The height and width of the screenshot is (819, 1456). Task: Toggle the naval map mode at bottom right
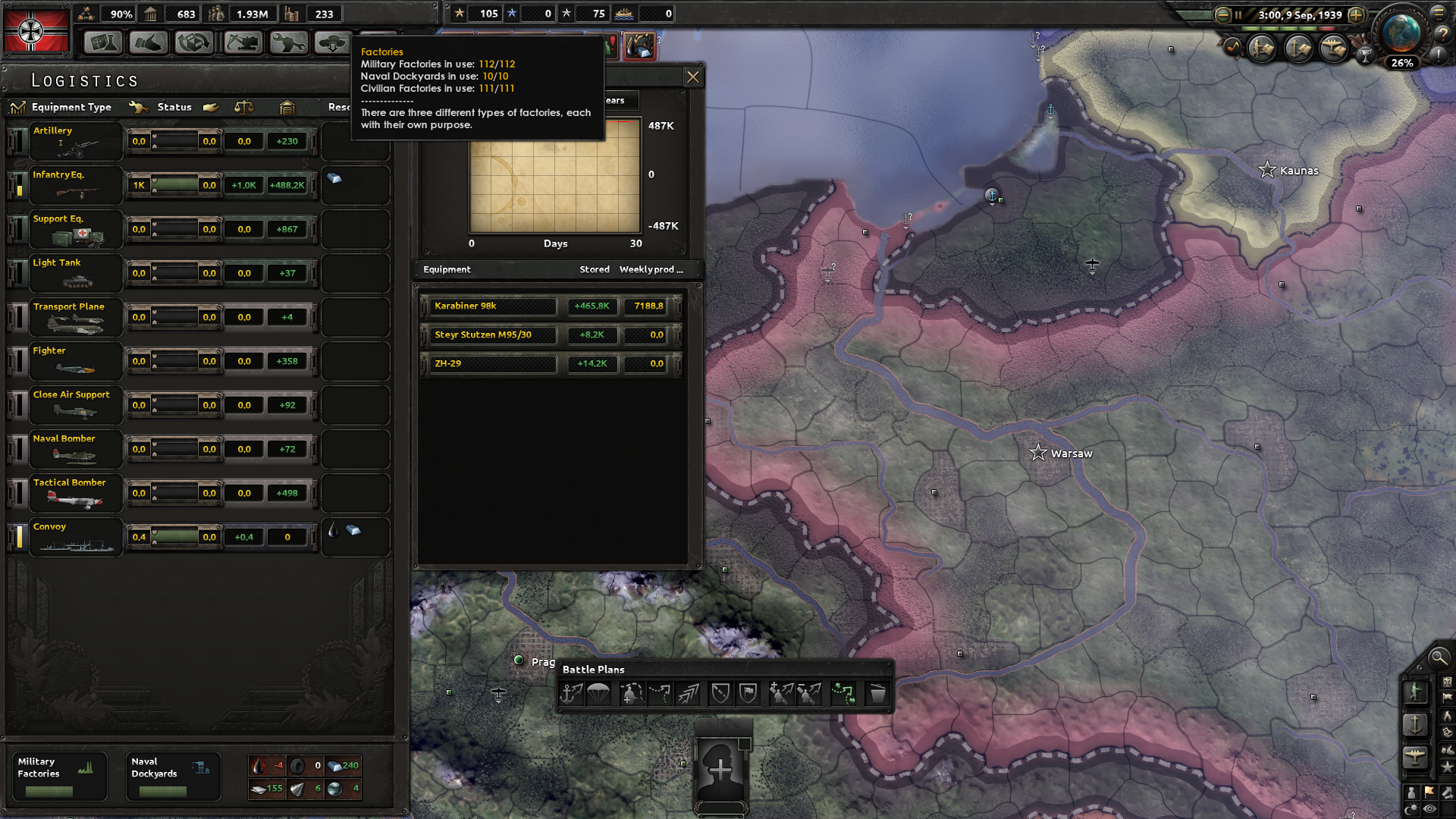pos(1416,726)
